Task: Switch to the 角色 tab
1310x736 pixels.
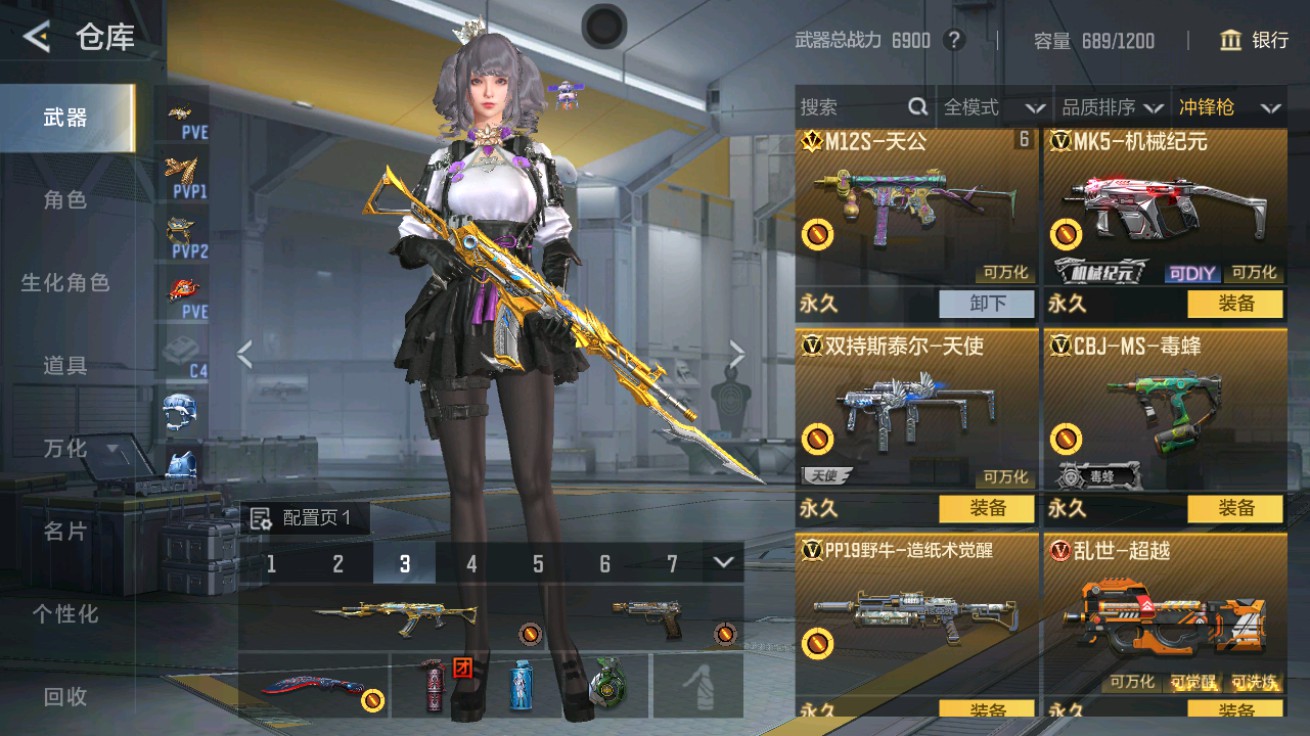Action: 64,200
